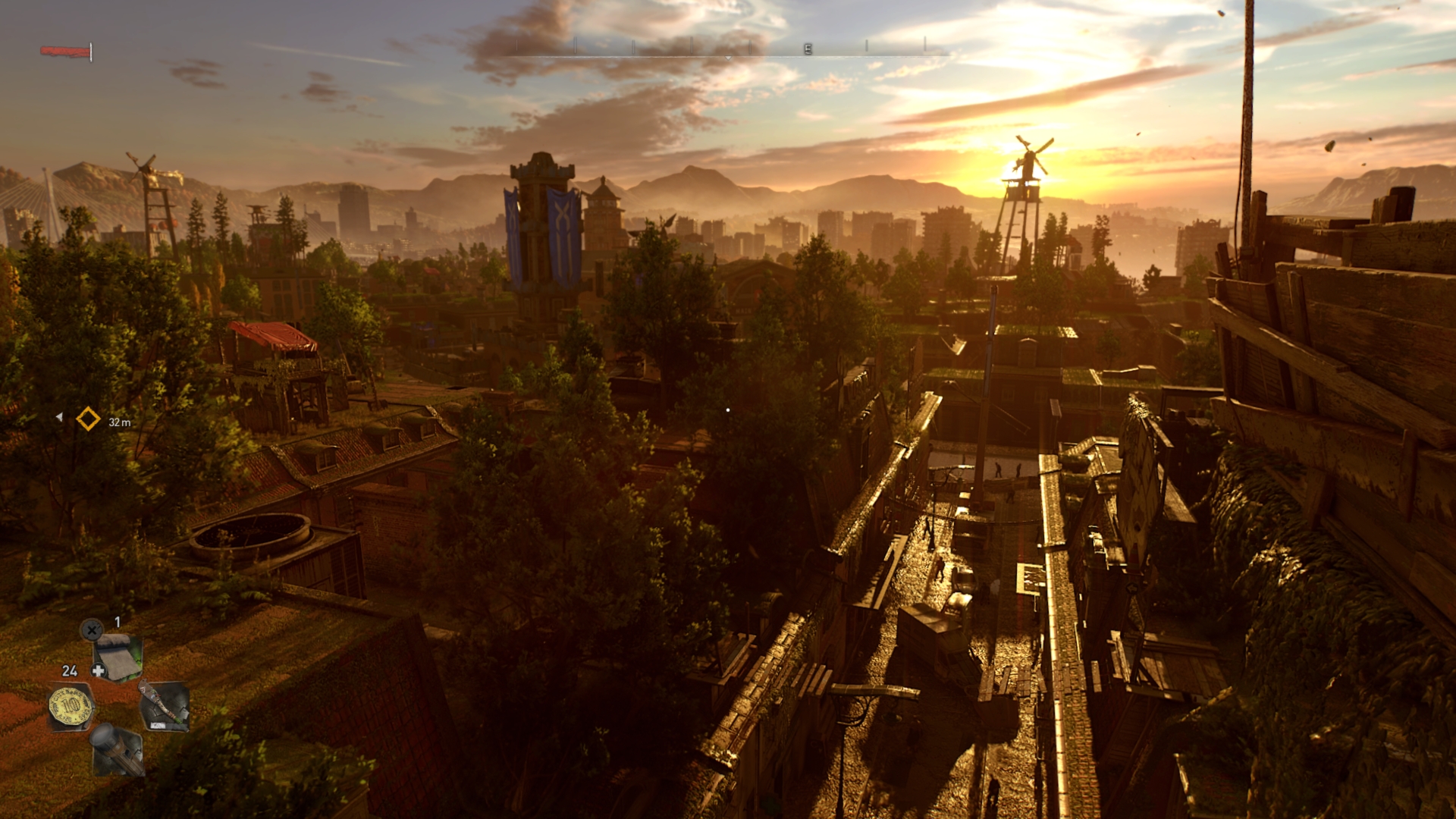Toggle the flashlight slot
Image resolution: width=1456 pixels, height=819 pixels.
[x=117, y=749]
